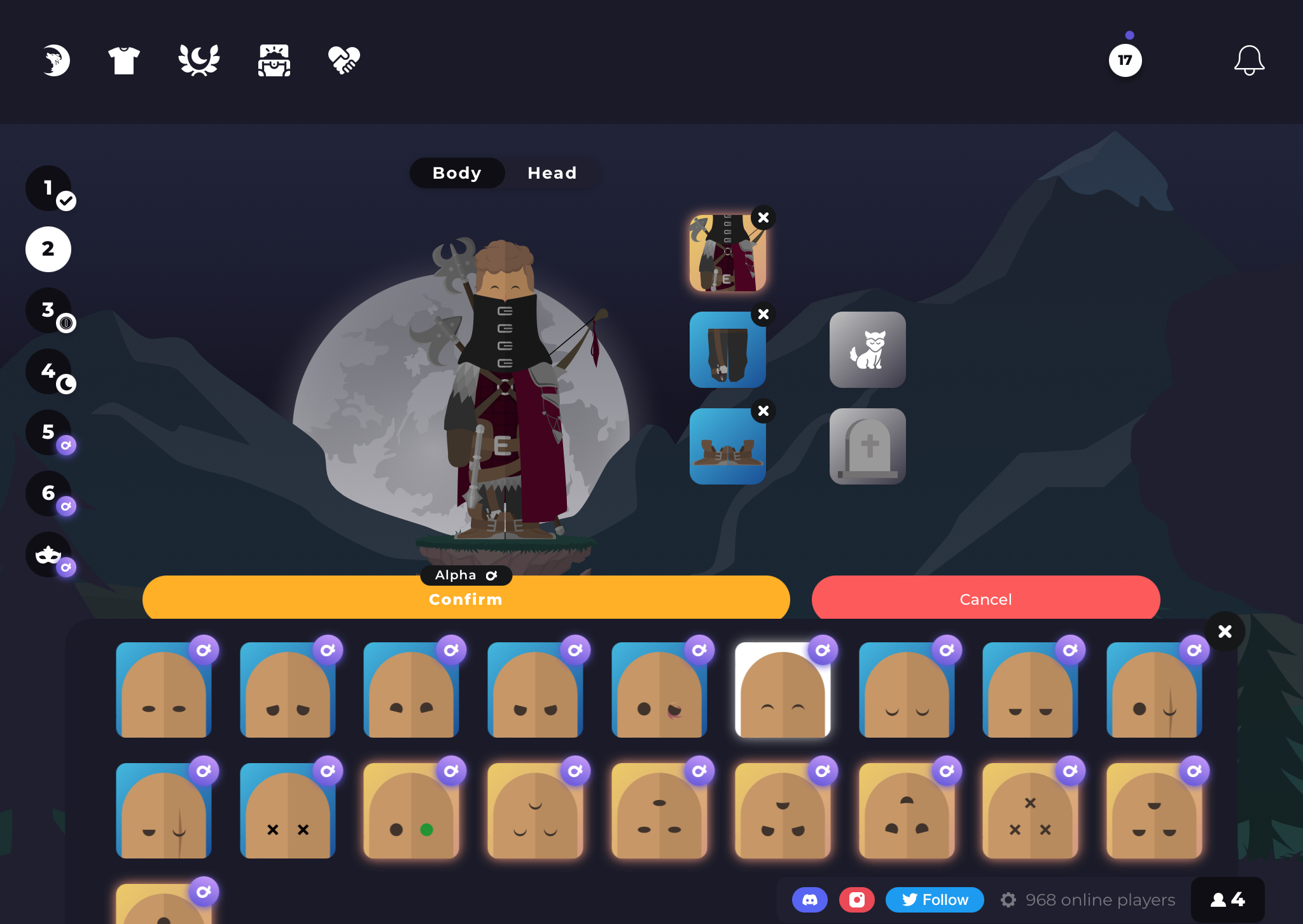This screenshot has width=1303, height=924.
Task: Switch to the Body tab
Action: [x=457, y=173]
